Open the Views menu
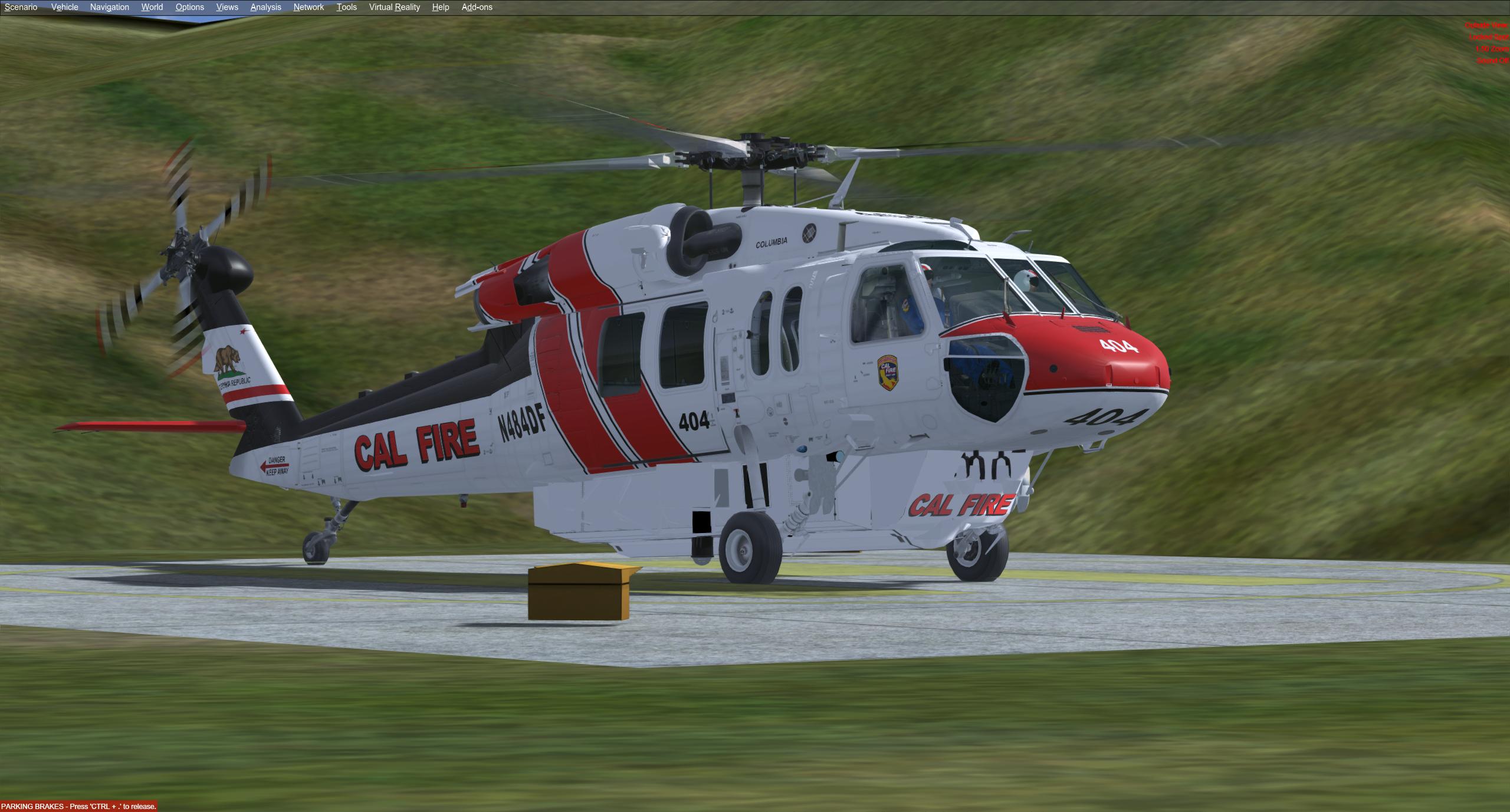 tap(227, 7)
